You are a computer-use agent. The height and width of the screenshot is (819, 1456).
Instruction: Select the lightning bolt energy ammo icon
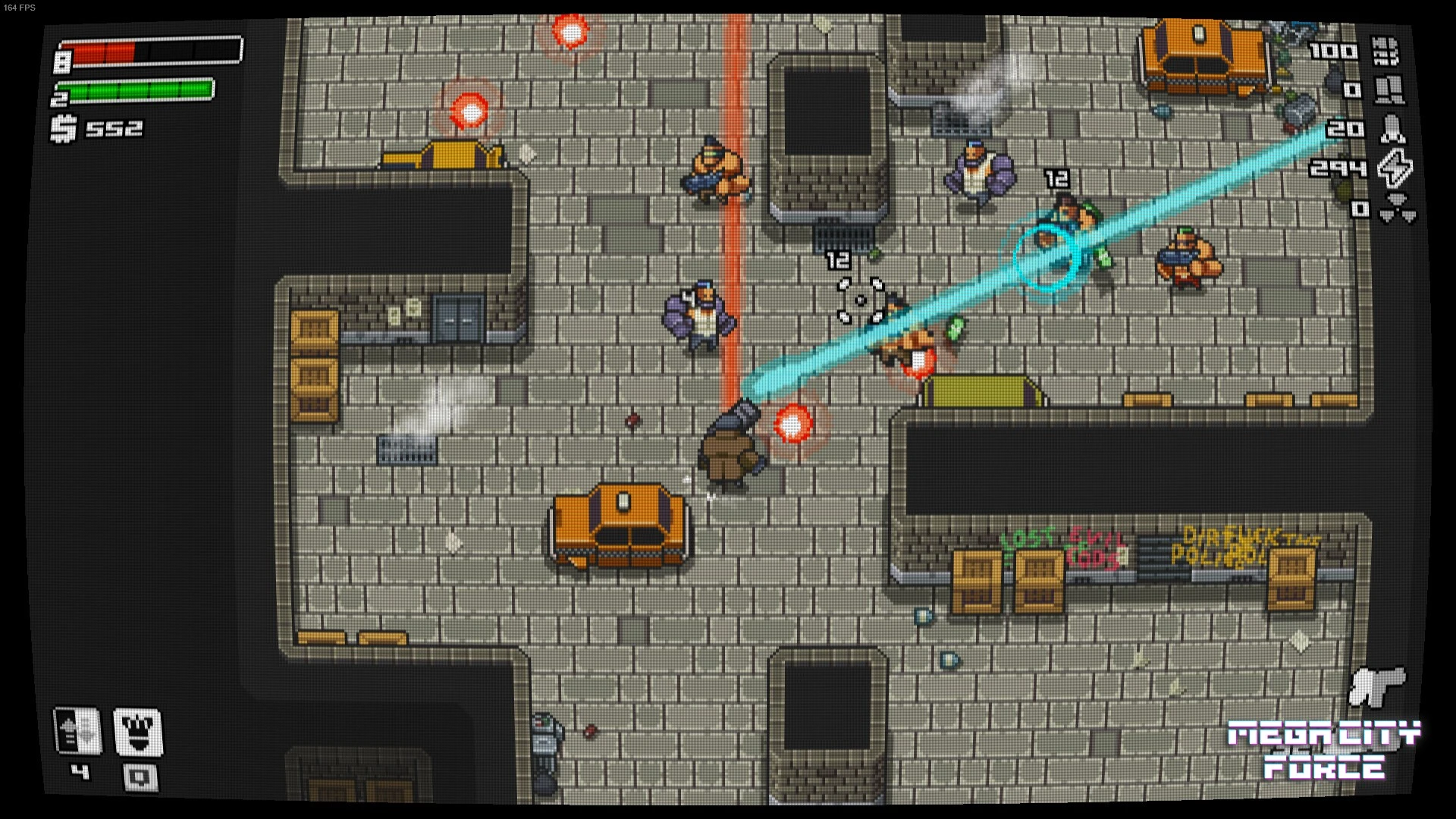pos(1395,168)
